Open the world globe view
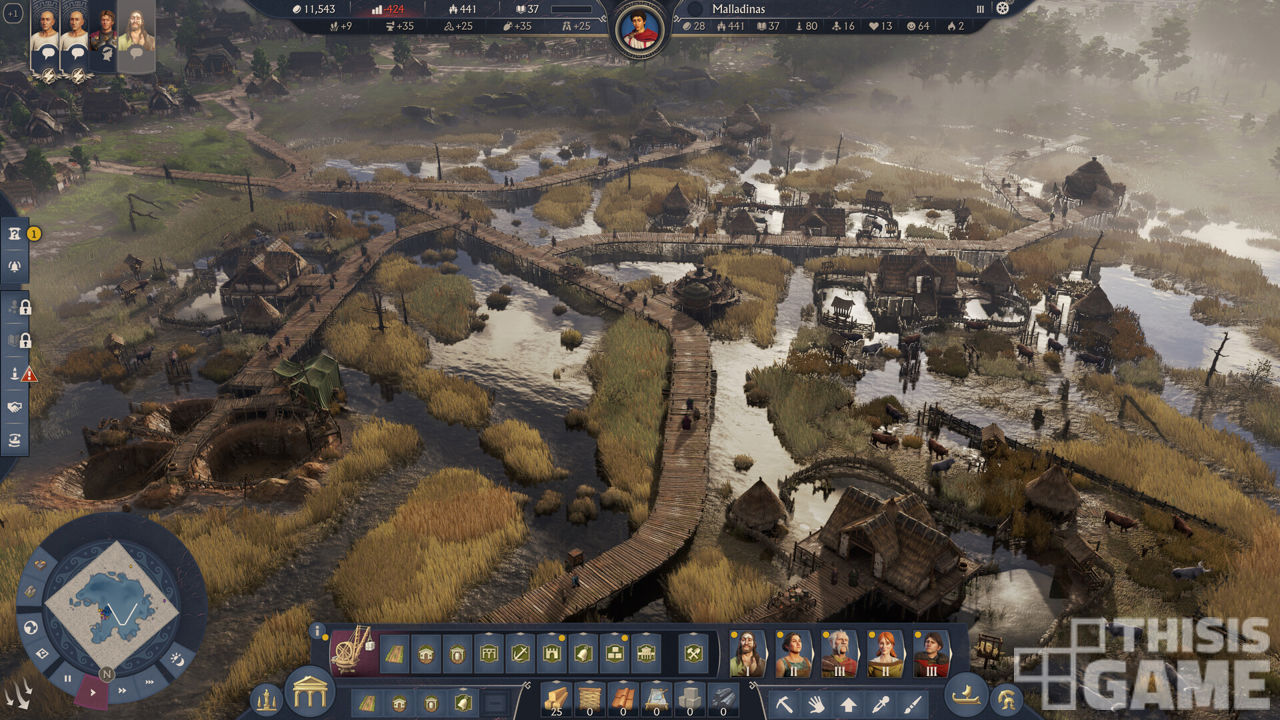Viewport: 1280px width, 720px height. [31, 627]
